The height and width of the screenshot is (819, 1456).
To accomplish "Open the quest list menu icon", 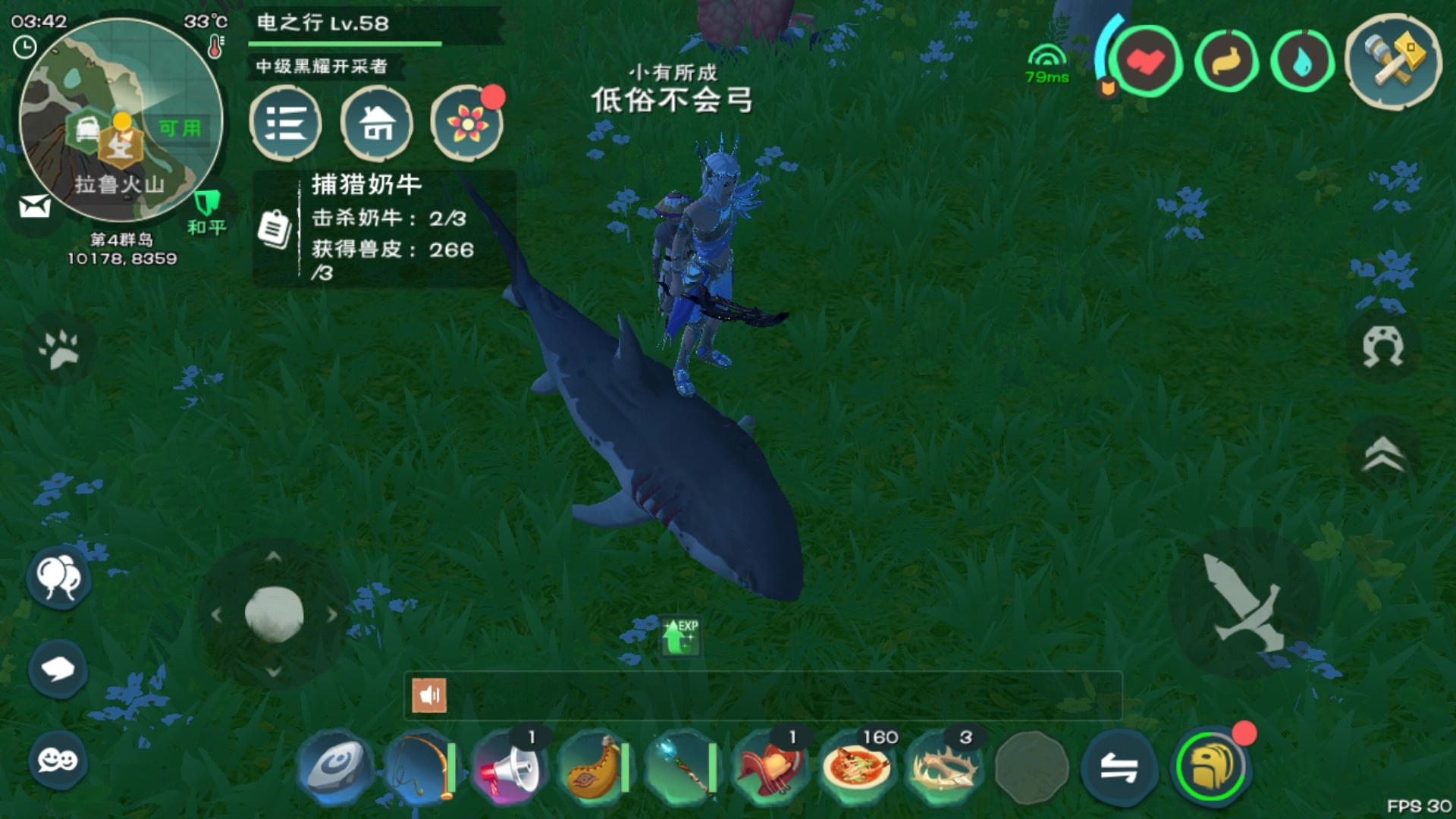I will (x=286, y=124).
